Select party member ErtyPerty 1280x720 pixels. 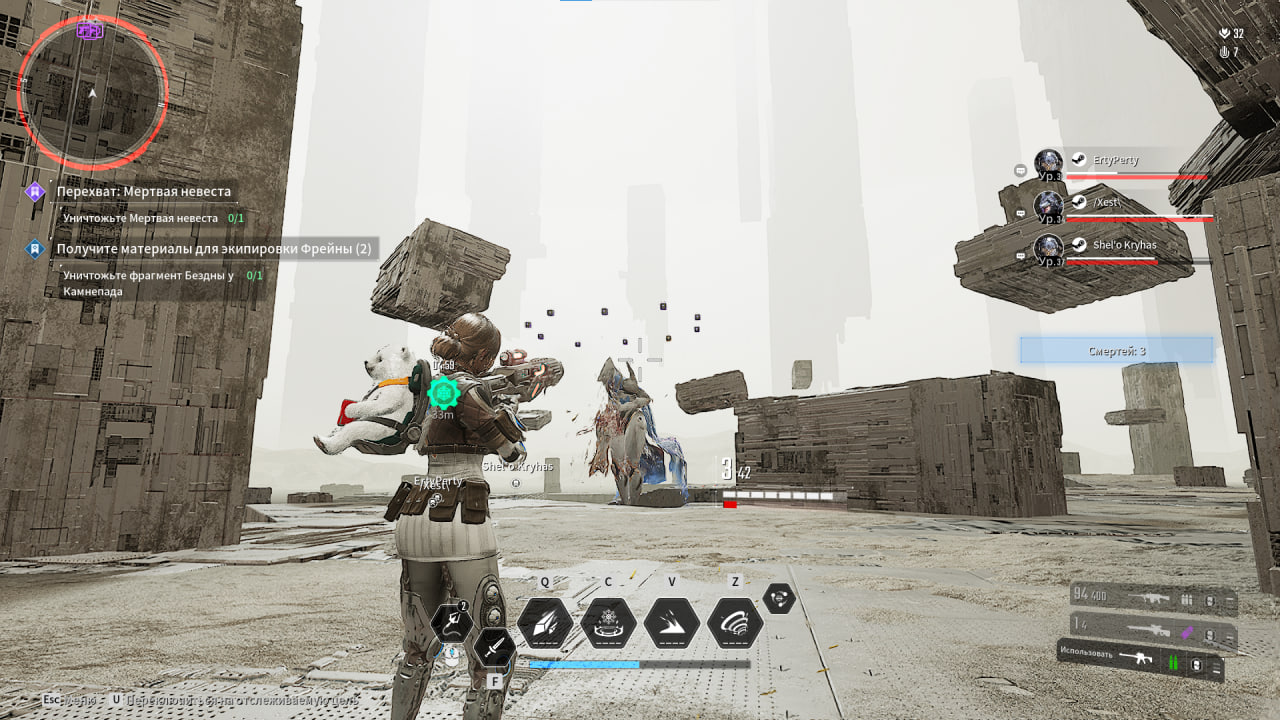[1115, 160]
